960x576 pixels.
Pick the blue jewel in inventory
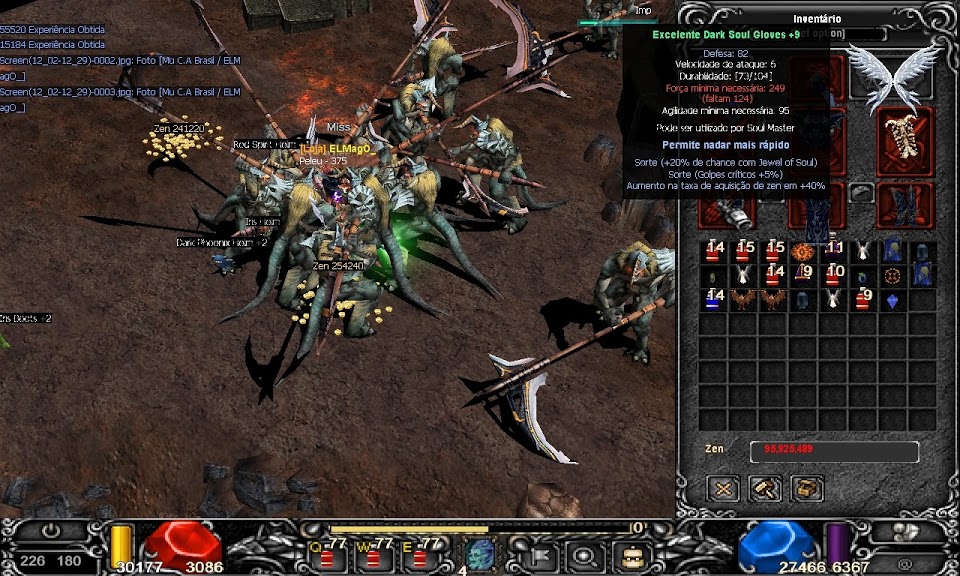tap(892, 299)
